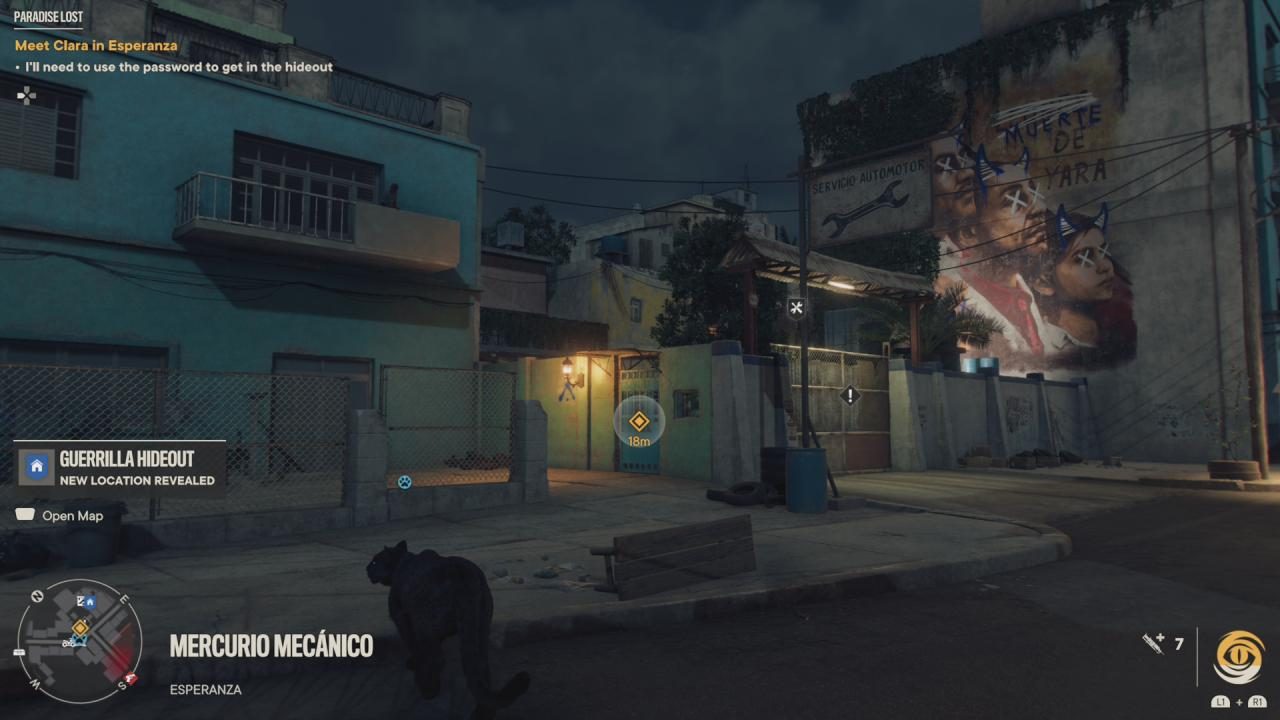The width and height of the screenshot is (1280, 720).
Task: Select the syringe medkit icon near the ammo count
Action: click(1152, 644)
